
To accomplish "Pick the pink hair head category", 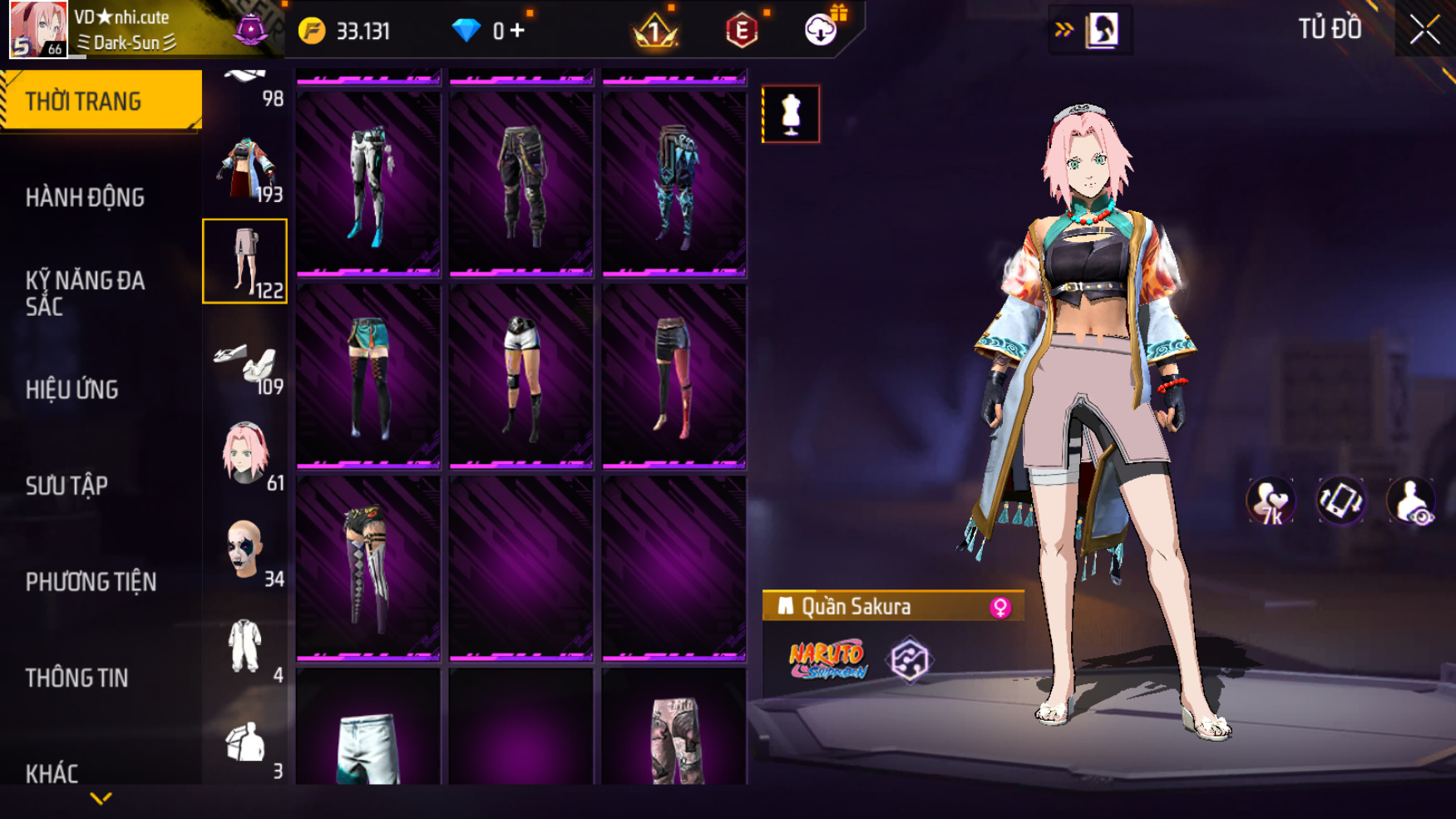I will (x=245, y=454).
